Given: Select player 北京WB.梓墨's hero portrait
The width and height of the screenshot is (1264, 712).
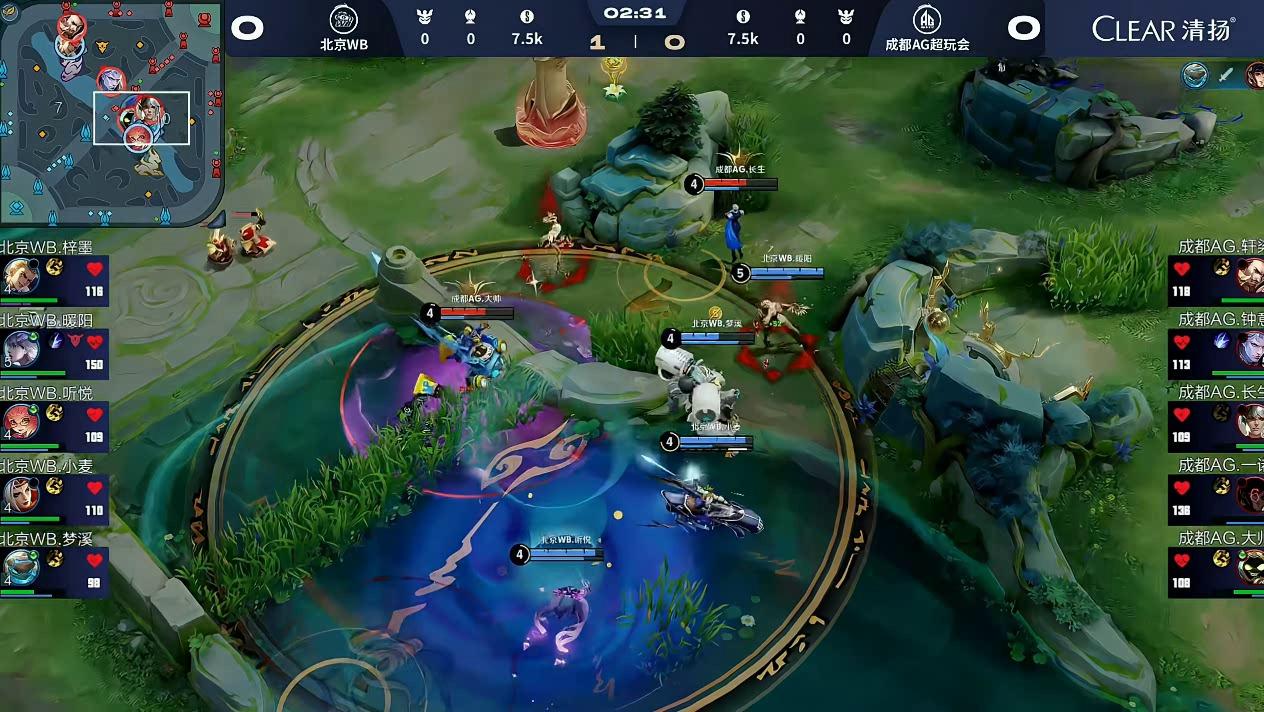Looking at the screenshot, I should tap(20, 276).
